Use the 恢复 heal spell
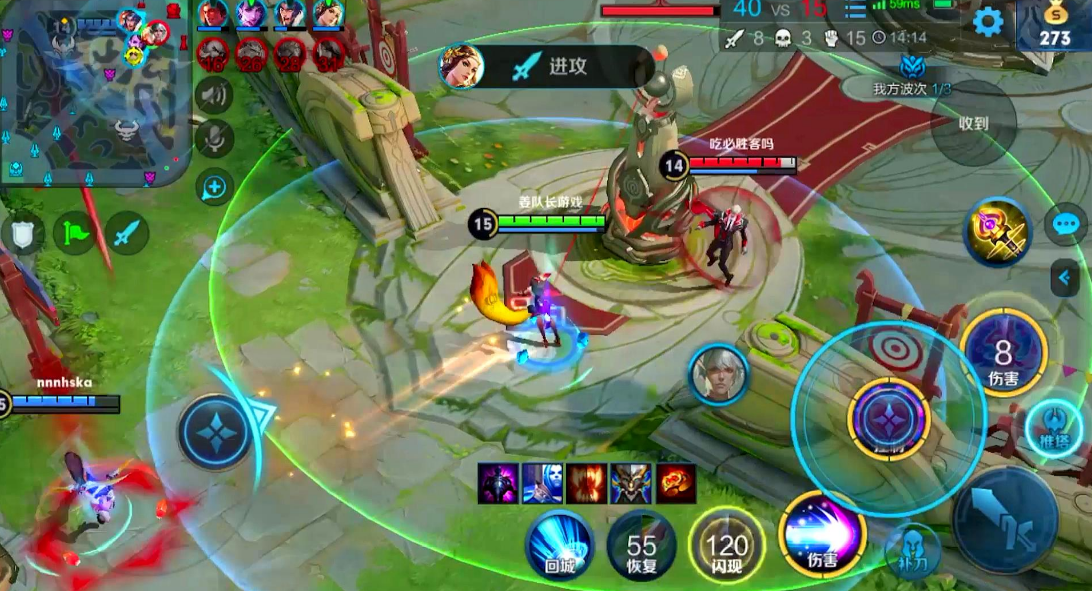 [x=642, y=546]
